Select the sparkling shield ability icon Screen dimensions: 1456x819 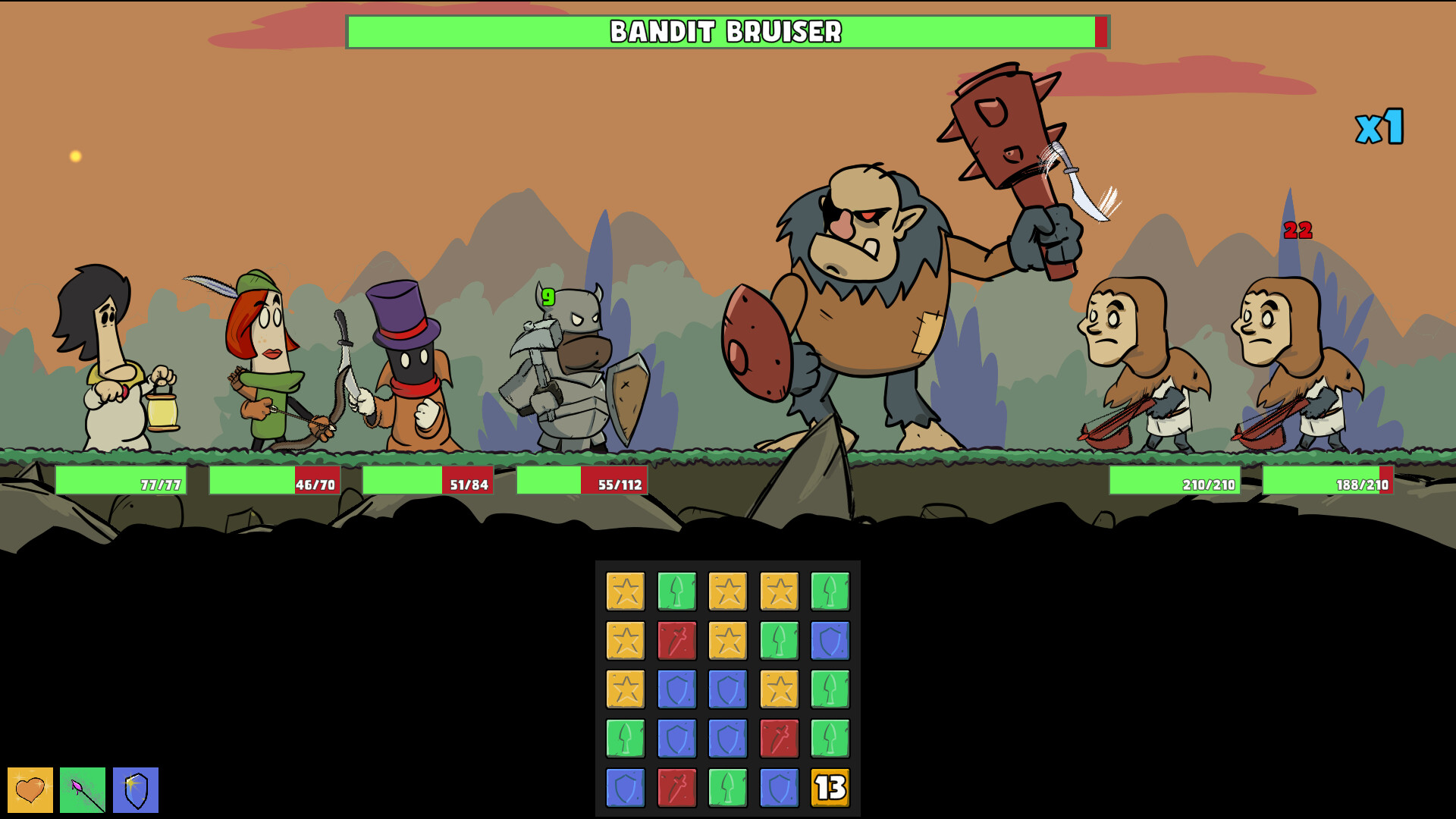(x=136, y=789)
